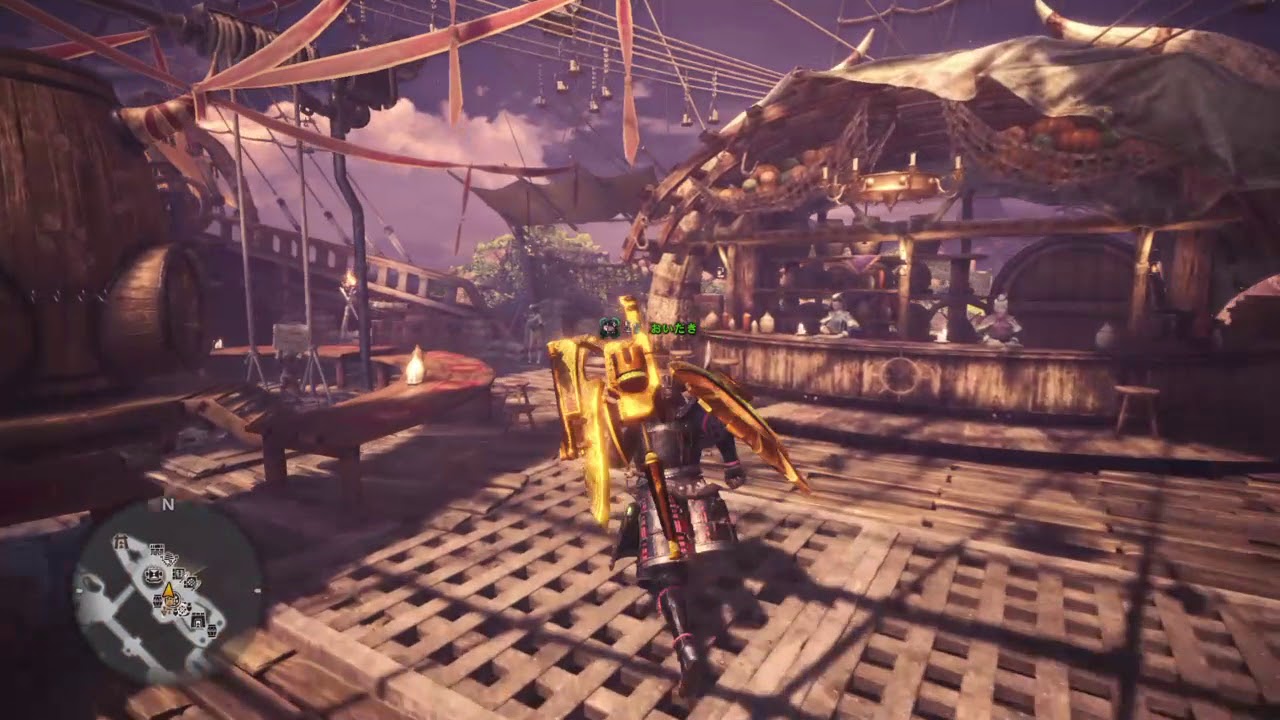Select the arched doorway marker on minimap
Viewport: 1280px width, 720px height.
(x=198, y=620)
